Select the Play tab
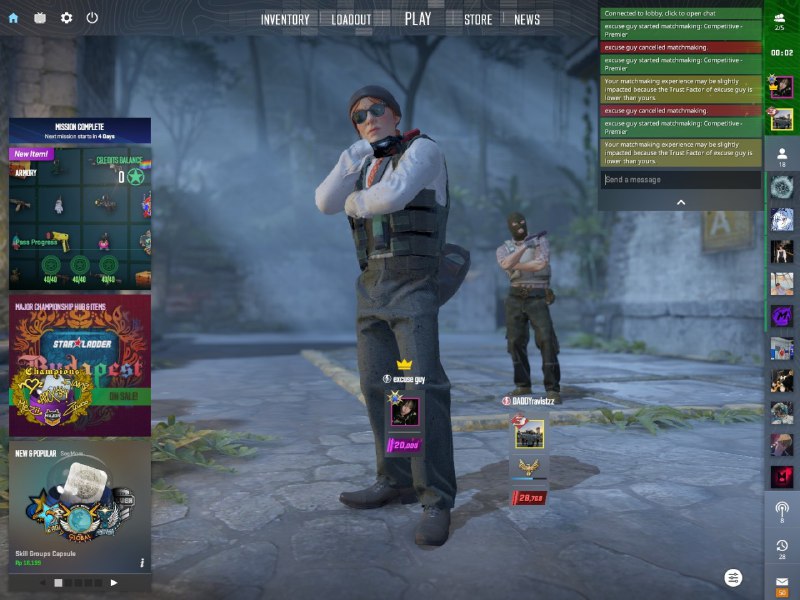Screen dimensions: 800x600 coord(418,18)
